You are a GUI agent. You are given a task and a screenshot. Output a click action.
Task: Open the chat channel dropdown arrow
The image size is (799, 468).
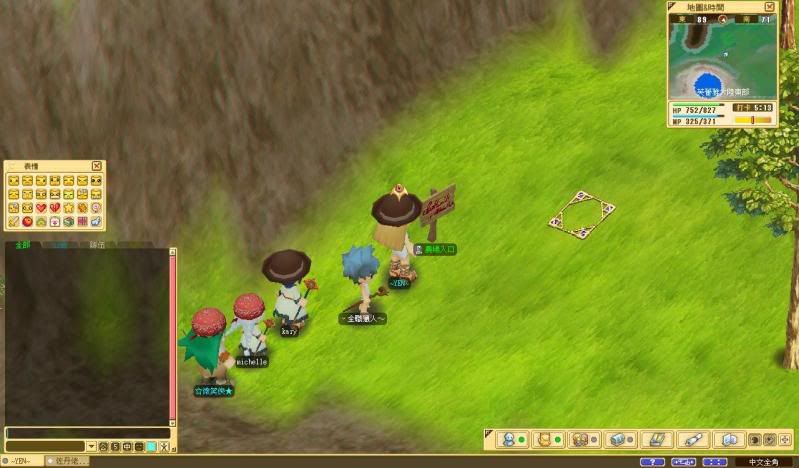coord(91,446)
